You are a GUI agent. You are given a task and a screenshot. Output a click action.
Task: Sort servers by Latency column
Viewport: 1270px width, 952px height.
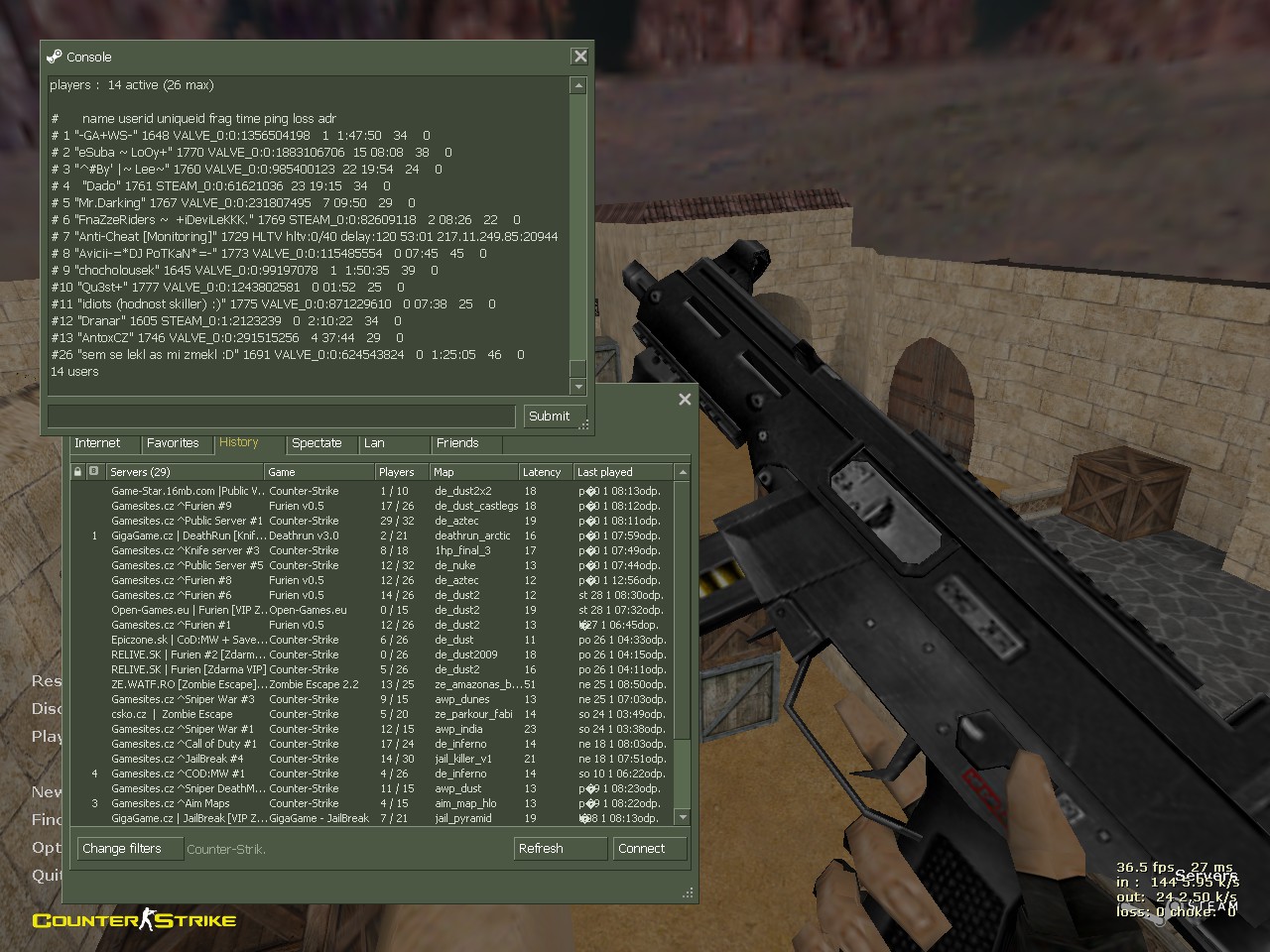coord(542,472)
